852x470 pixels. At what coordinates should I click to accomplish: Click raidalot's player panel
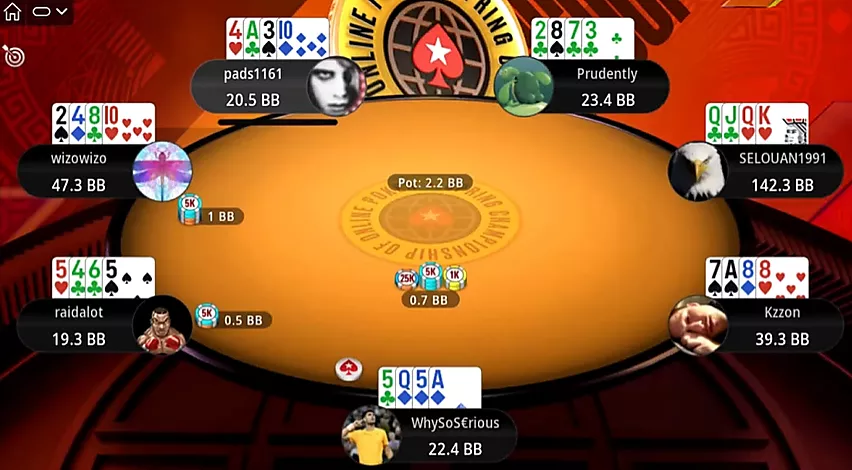tap(78, 325)
